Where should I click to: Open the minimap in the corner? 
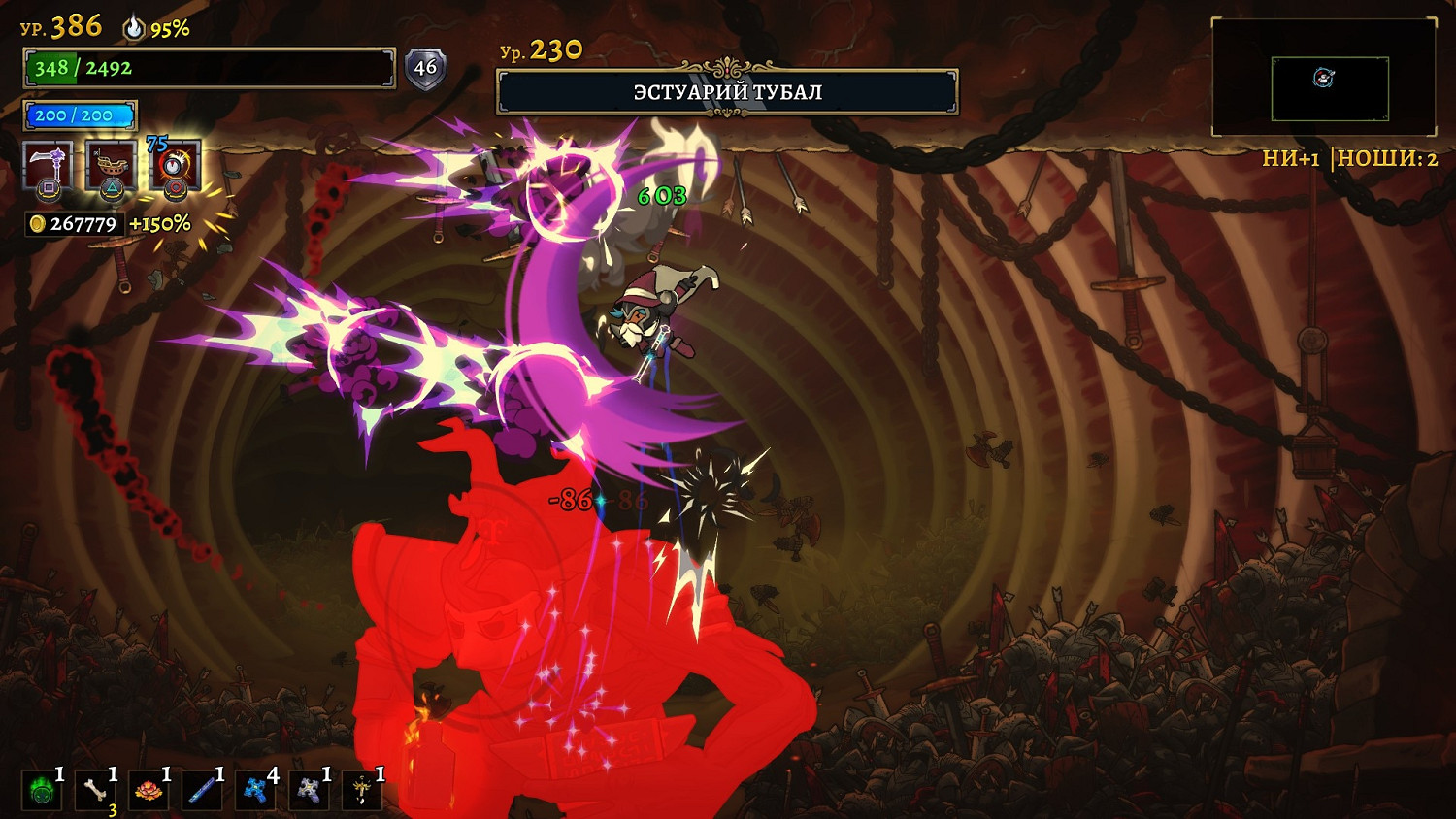pos(1324,78)
